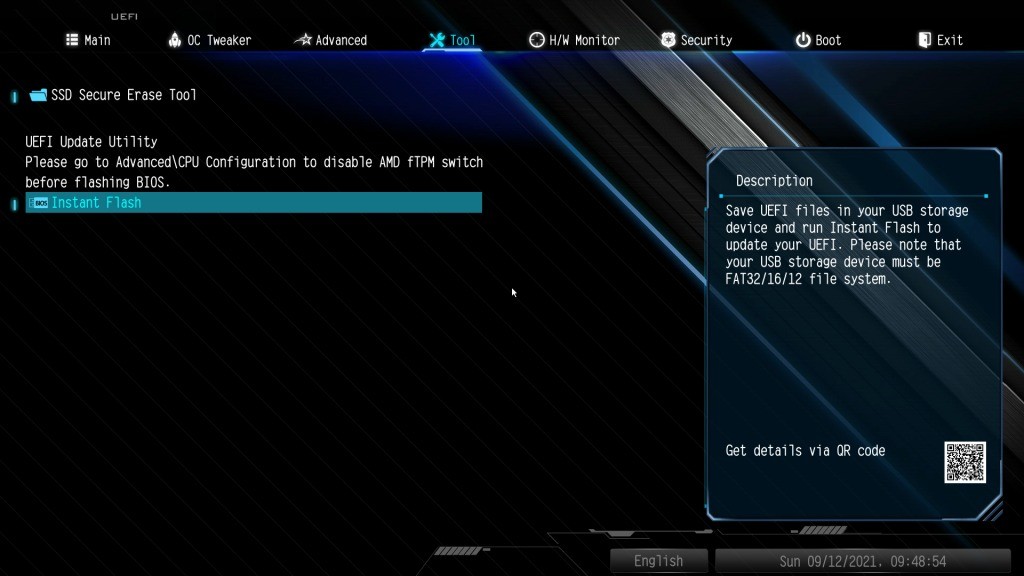Screen dimensions: 1024x576
Task: Go to the Advanced tab
Action: (x=331, y=40)
